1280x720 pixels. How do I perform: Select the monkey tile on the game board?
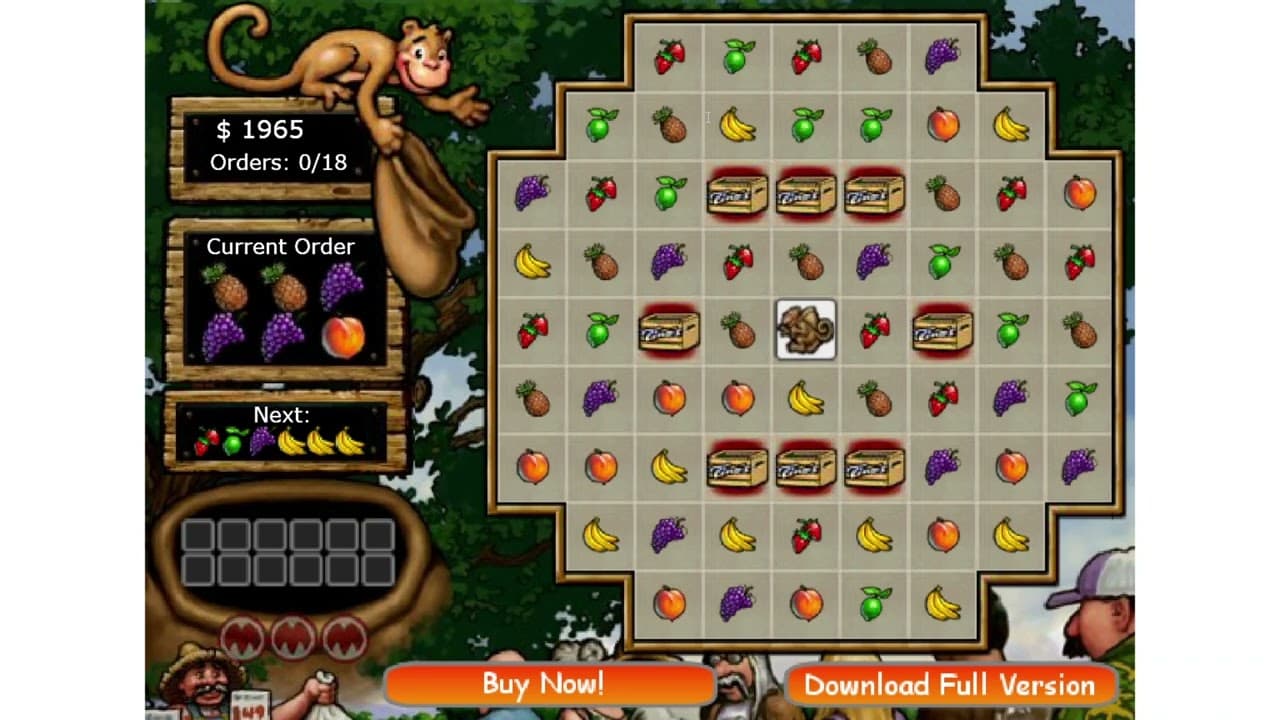(x=806, y=331)
